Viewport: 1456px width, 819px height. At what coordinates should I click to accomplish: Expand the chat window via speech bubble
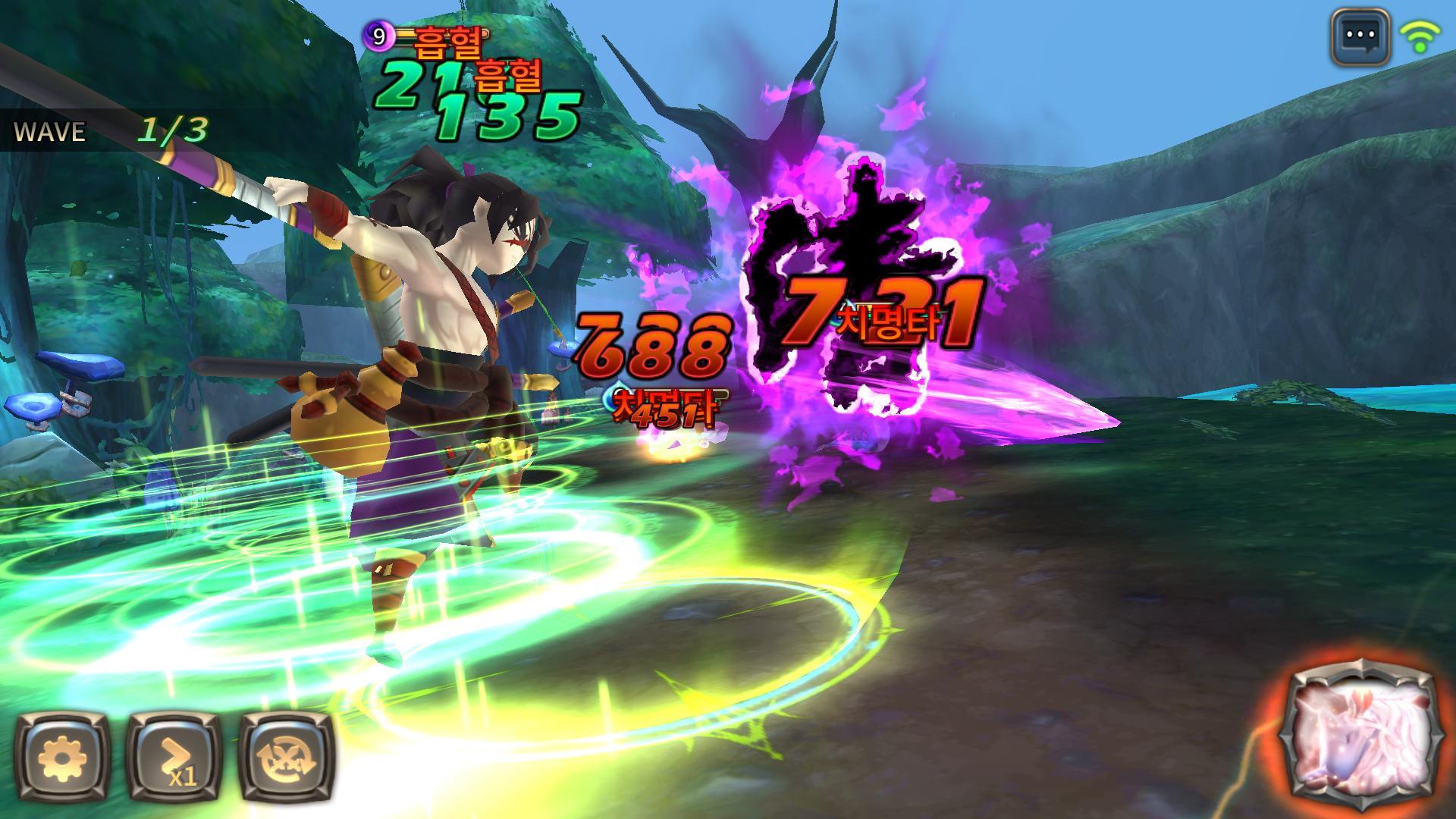point(1363,34)
